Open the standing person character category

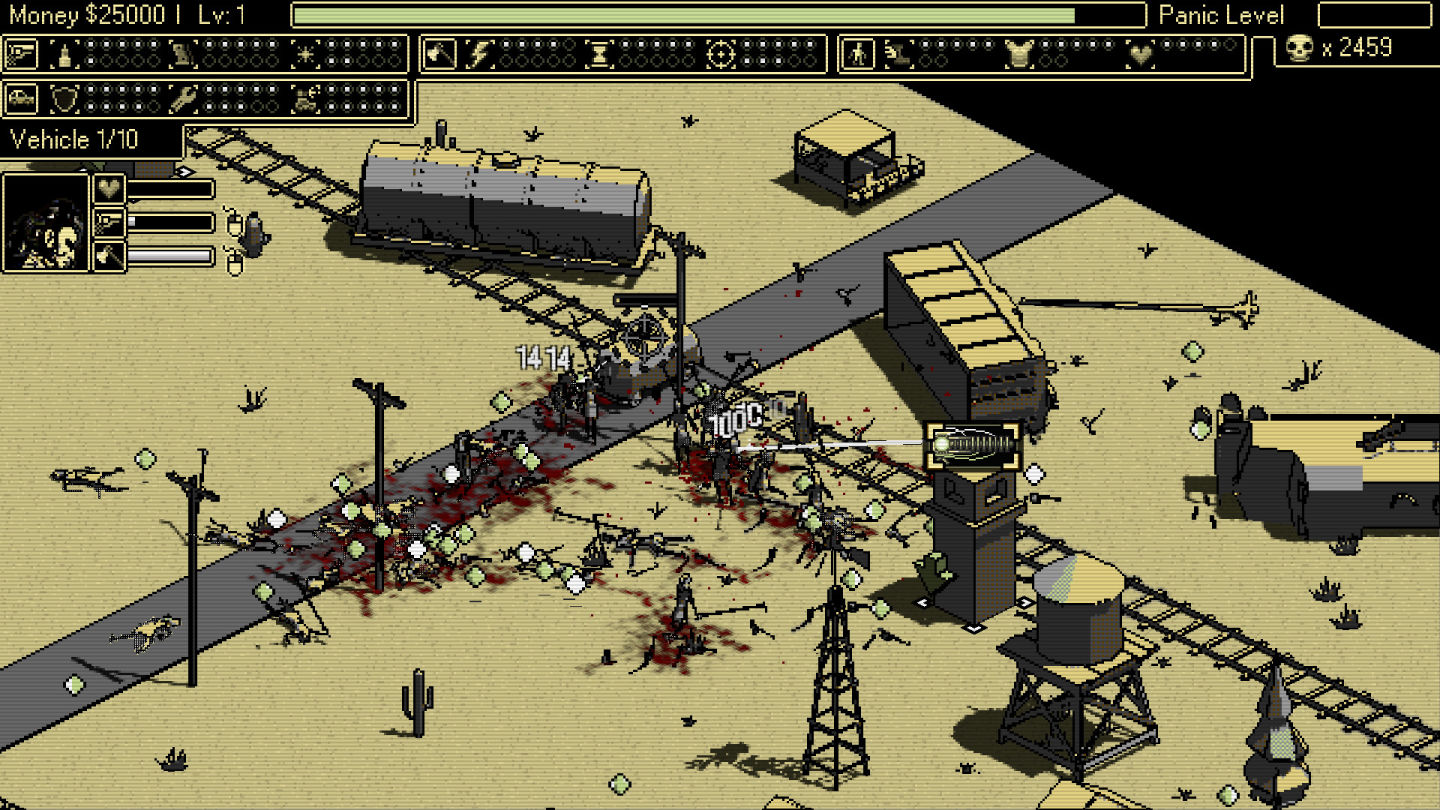(857, 54)
